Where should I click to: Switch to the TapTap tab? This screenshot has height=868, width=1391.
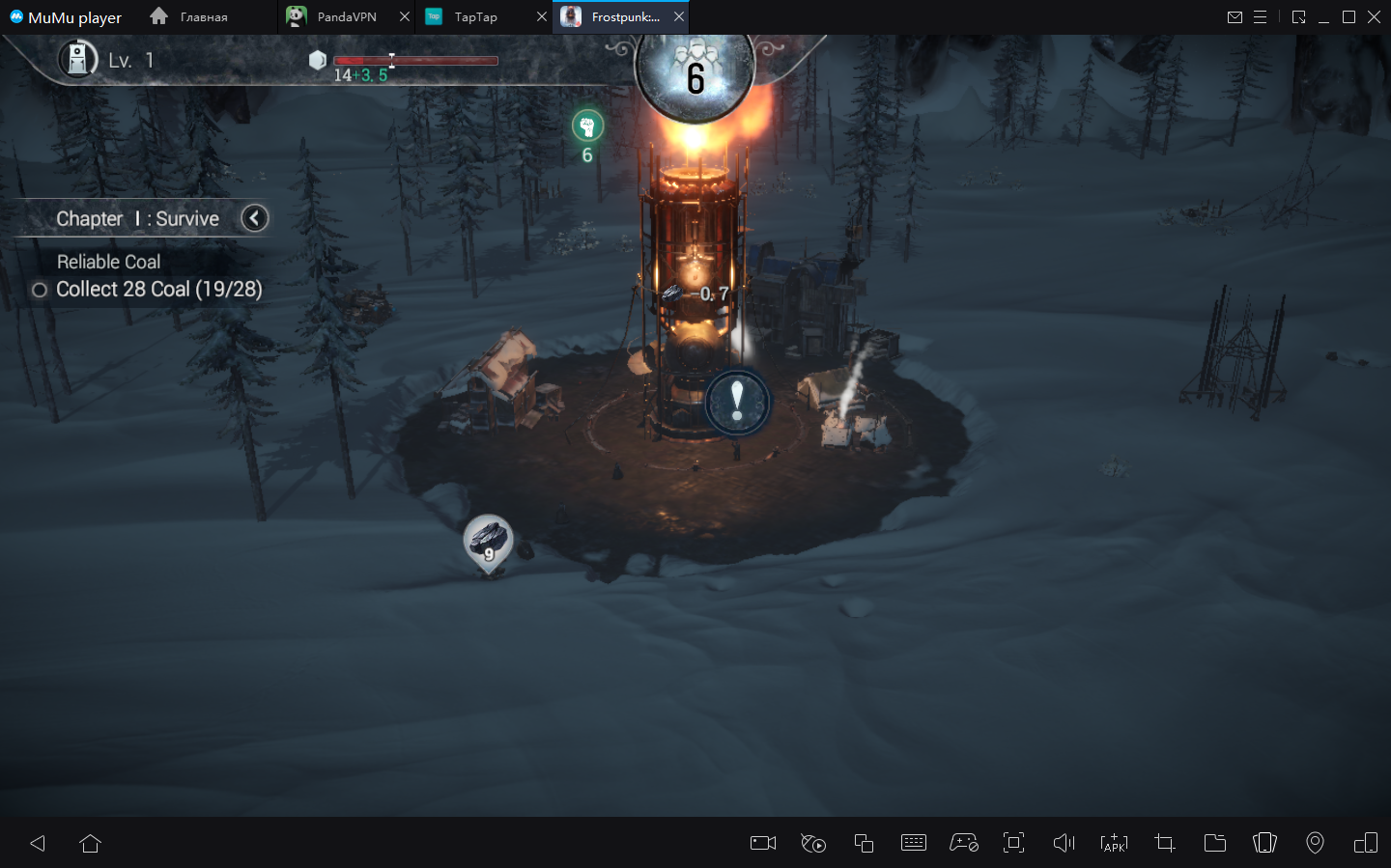475,17
